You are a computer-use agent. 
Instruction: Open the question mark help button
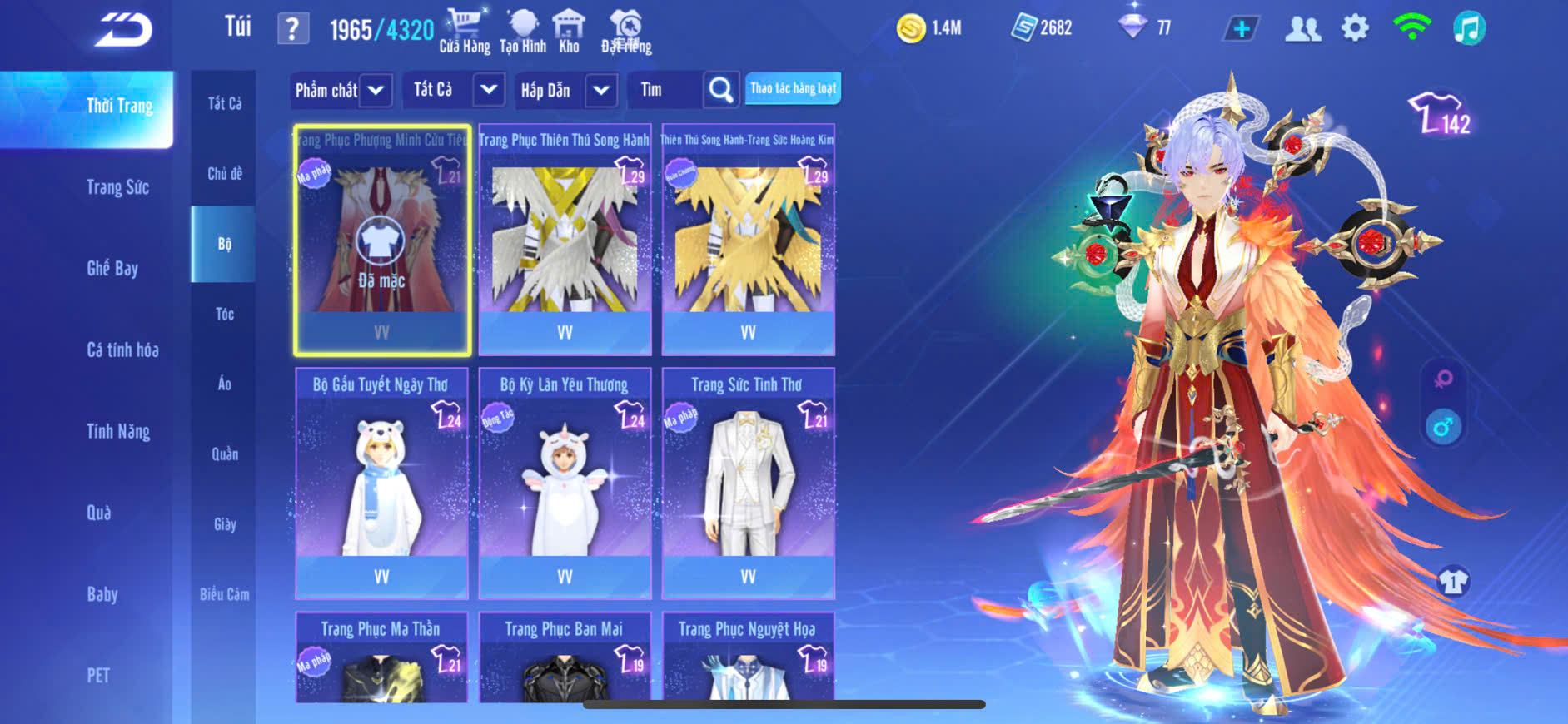pyautogui.click(x=292, y=29)
